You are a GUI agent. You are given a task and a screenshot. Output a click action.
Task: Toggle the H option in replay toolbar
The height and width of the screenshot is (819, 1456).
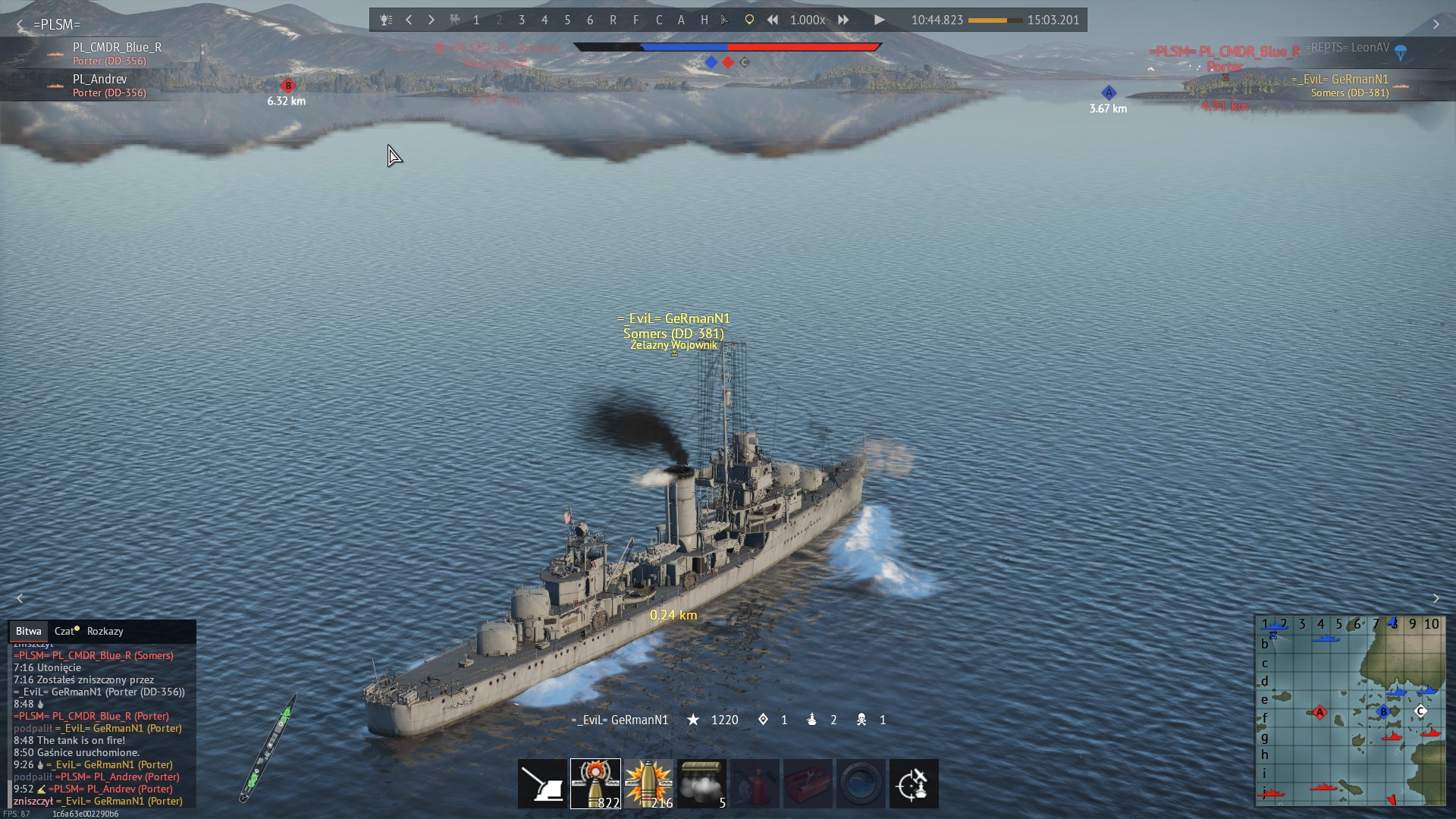coord(704,20)
